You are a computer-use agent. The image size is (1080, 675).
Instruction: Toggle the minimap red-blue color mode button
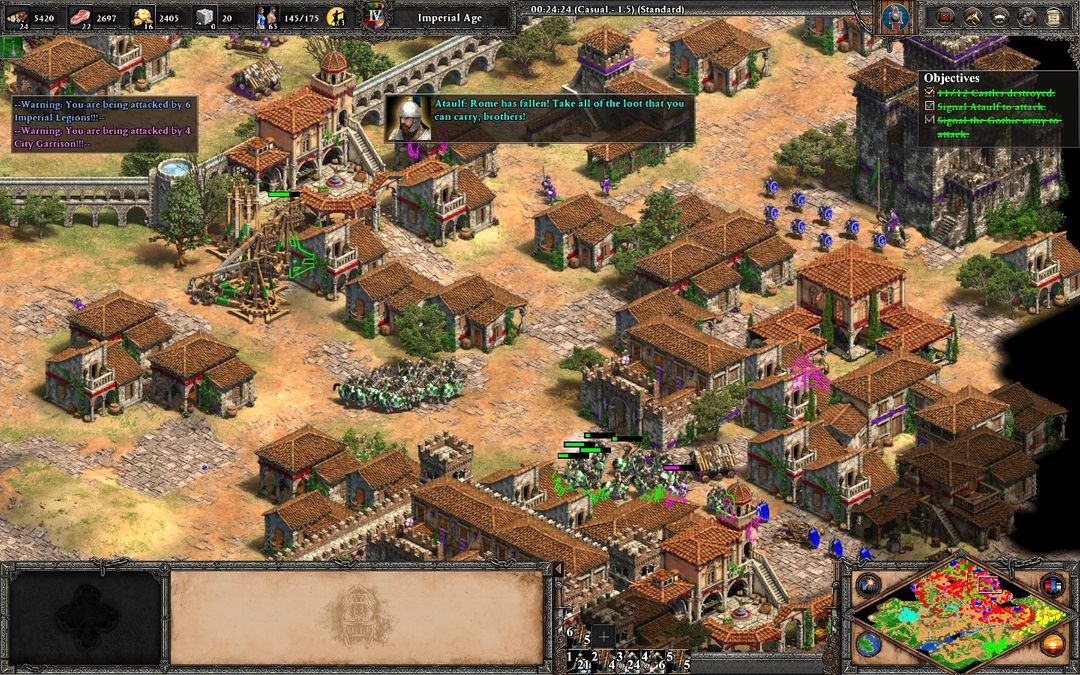coord(1051,584)
